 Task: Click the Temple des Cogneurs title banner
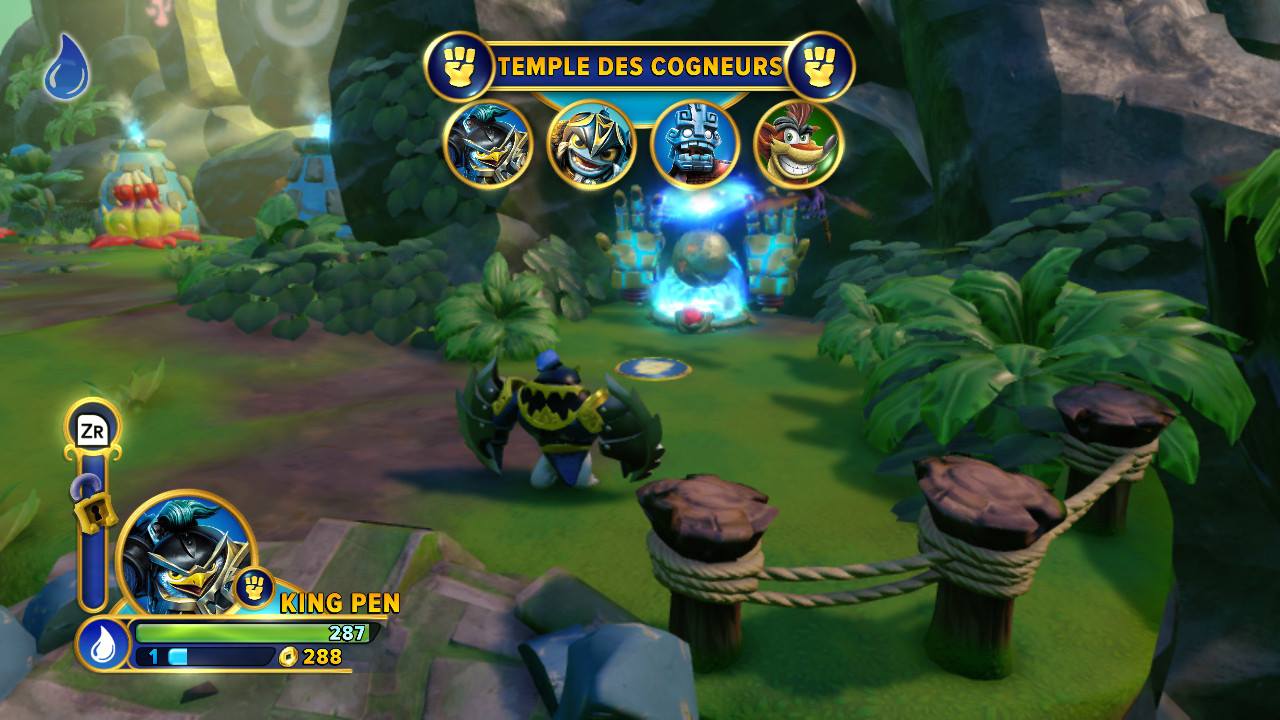click(640, 67)
